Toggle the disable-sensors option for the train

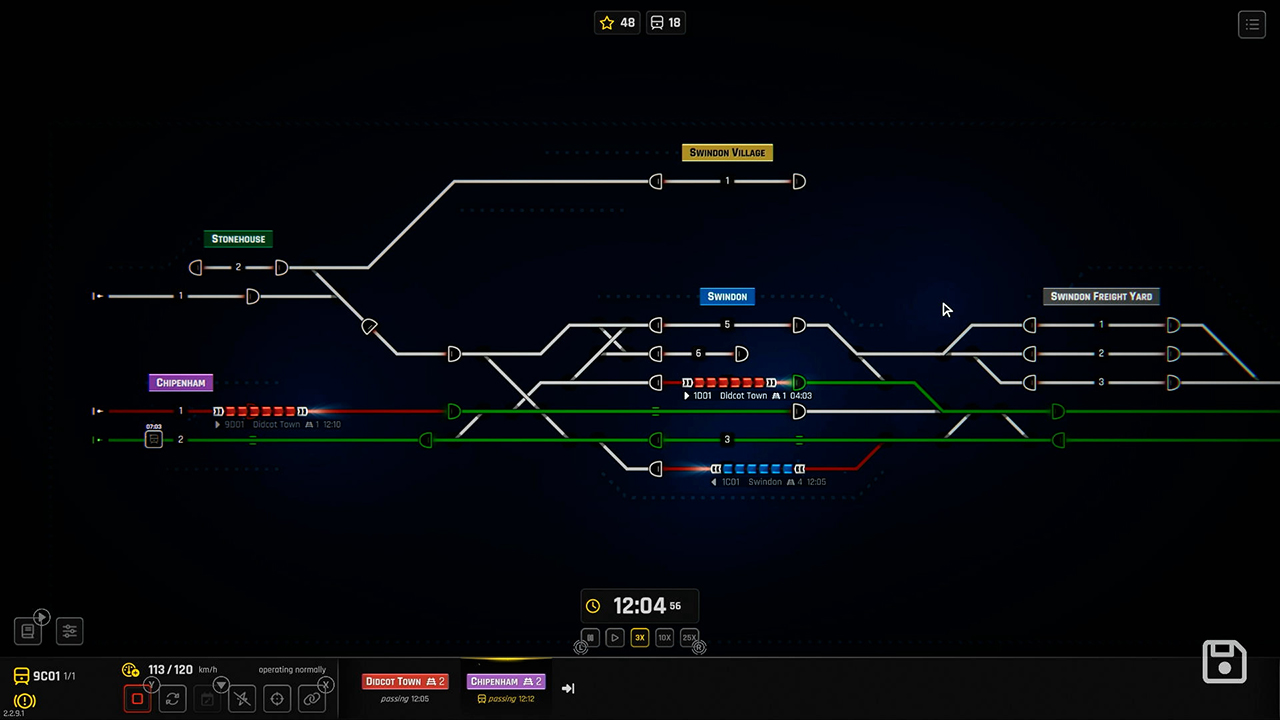pyautogui.click(x=242, y=698)
